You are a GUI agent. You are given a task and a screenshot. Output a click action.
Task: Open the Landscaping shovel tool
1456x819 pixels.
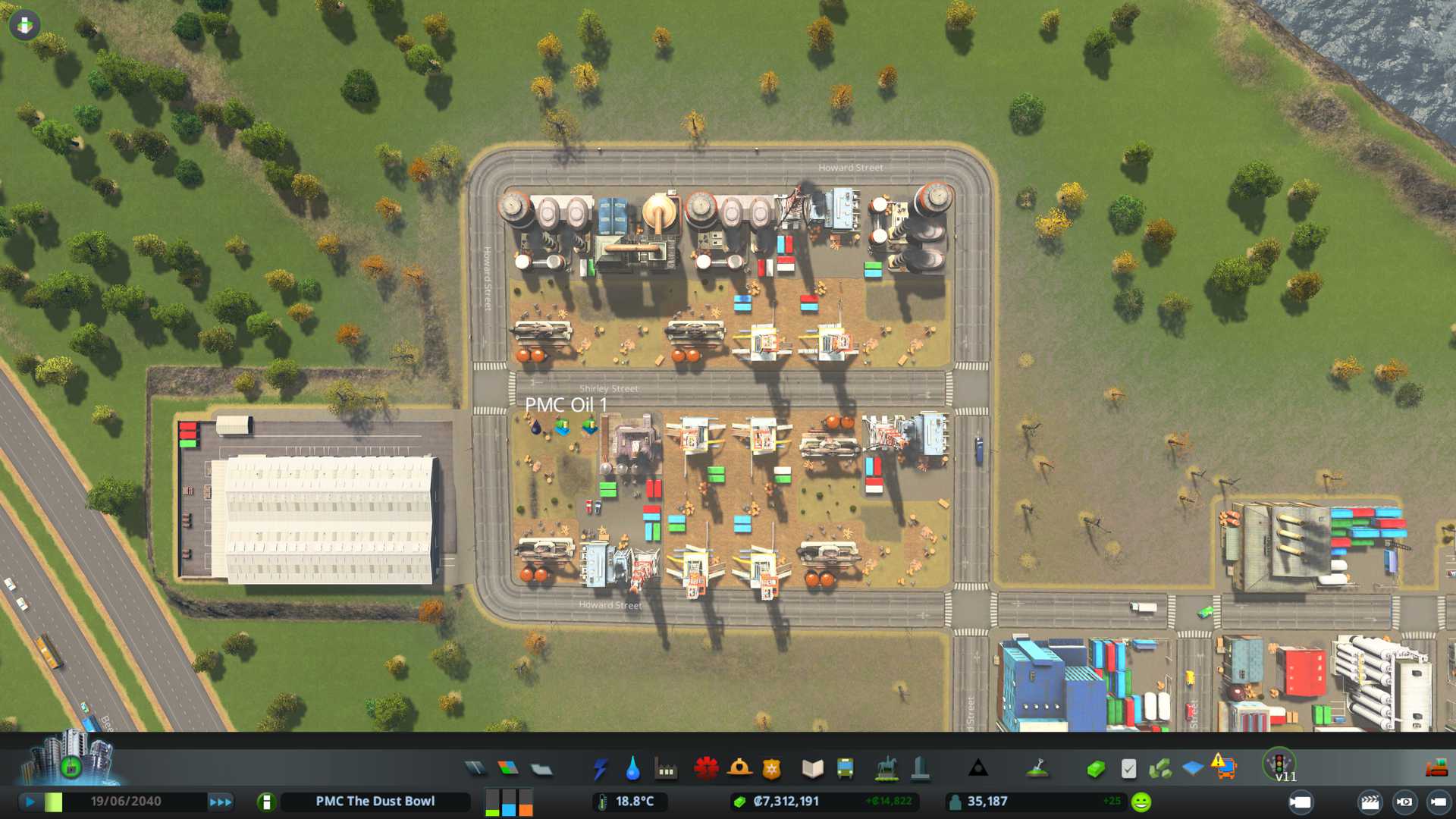(x=1037, y=769)
